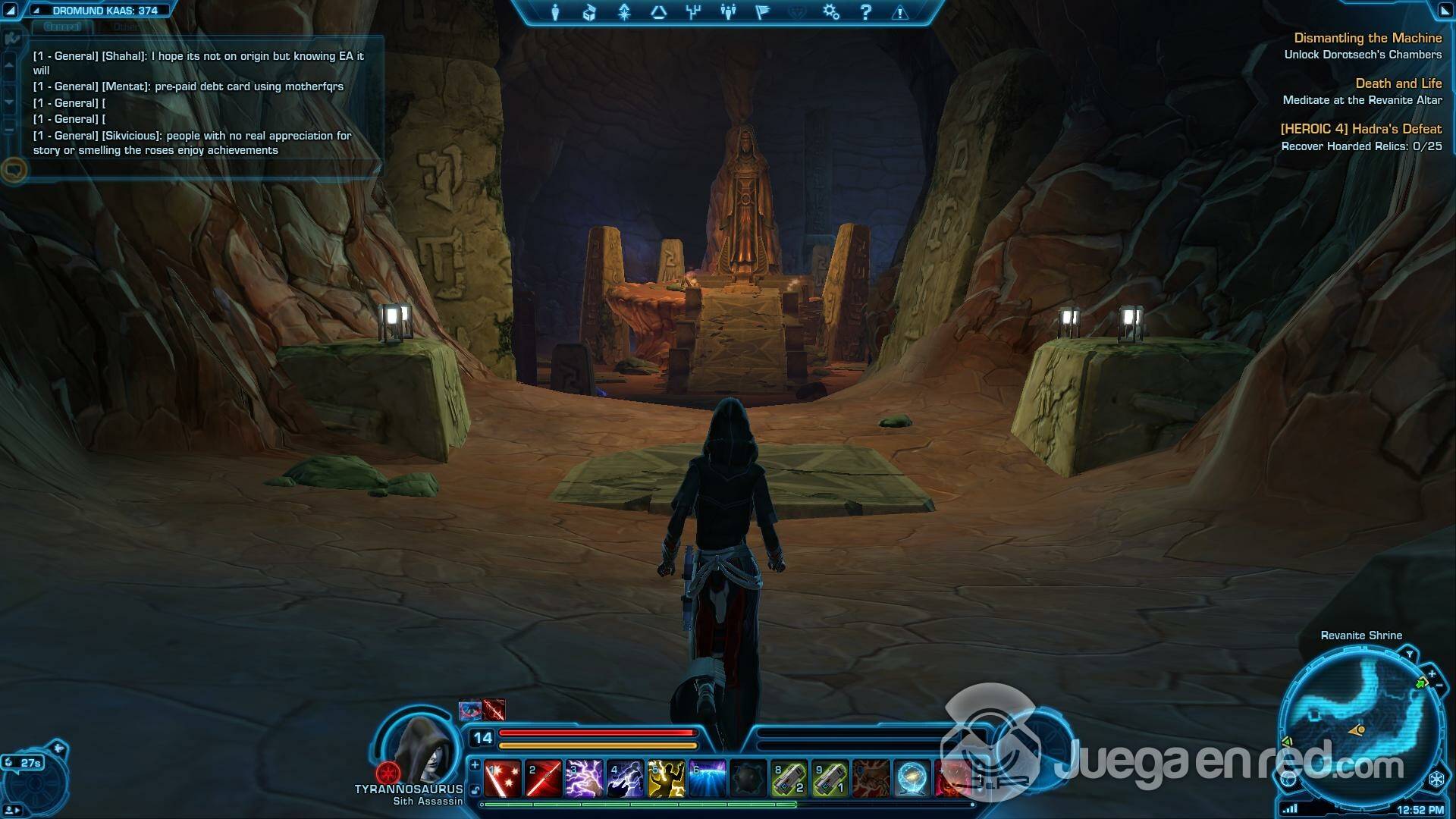
Task: Open the group of people social icon
Action: (x=728, y=12)
